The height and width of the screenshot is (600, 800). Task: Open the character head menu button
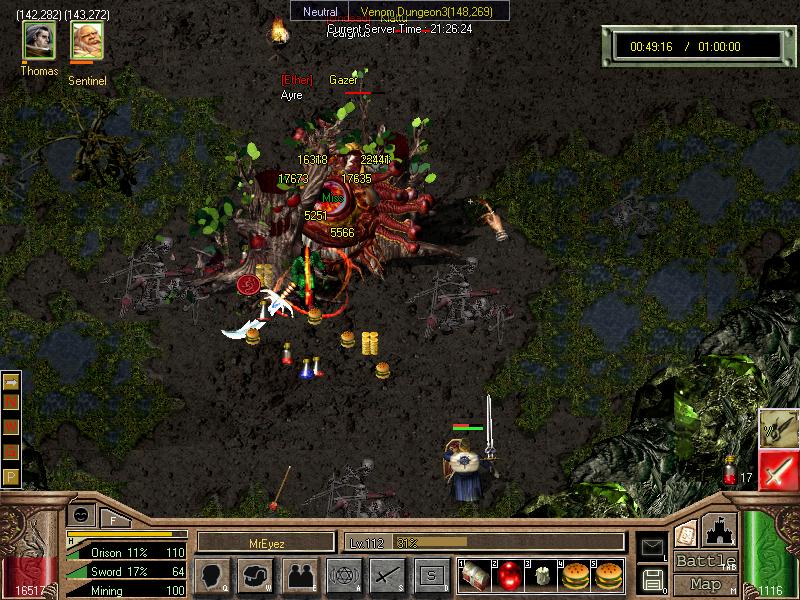213,575
